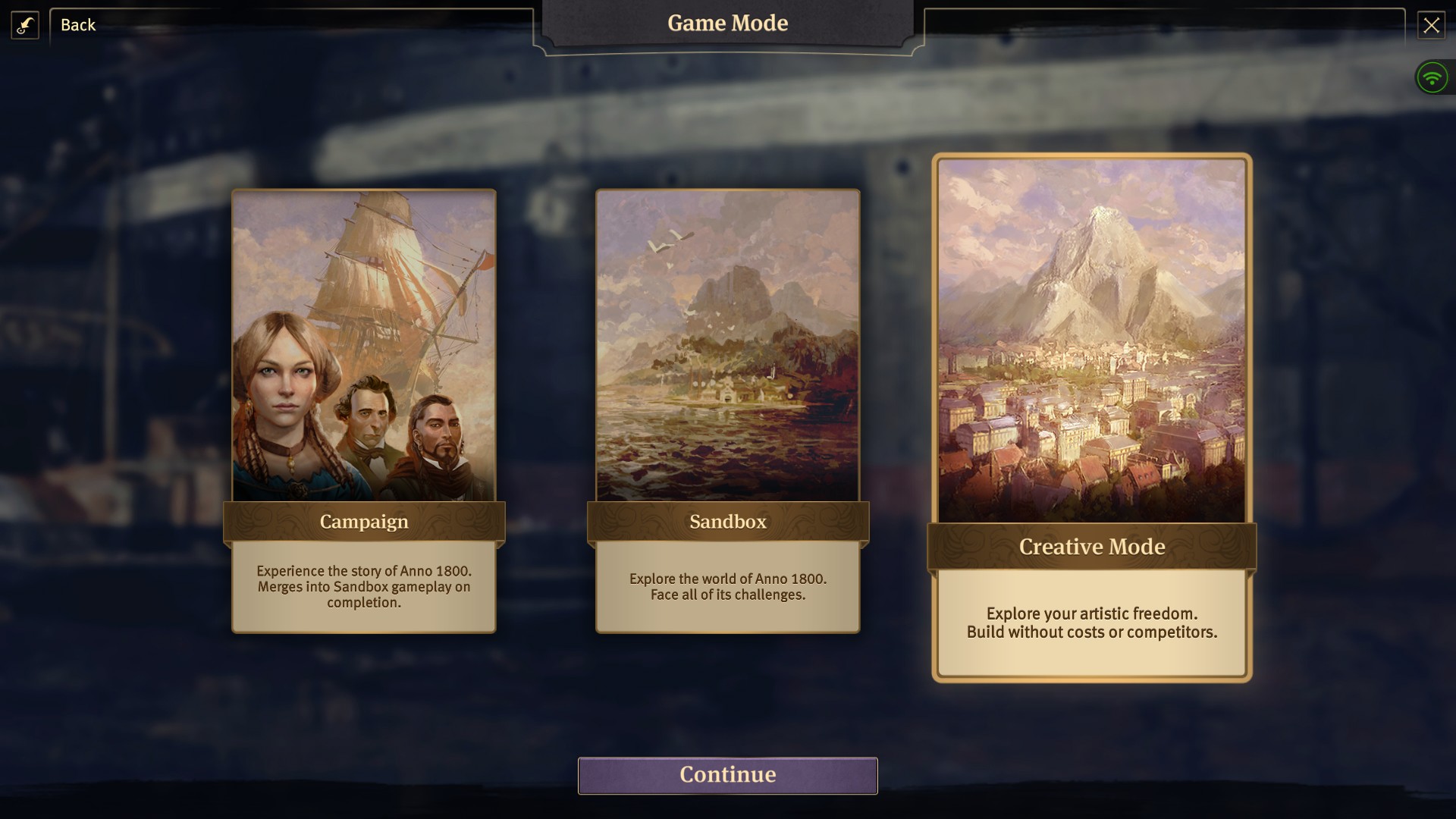Close the Game Mode screen
The image size is (1456, 819).
click(x=1431, y=25)
